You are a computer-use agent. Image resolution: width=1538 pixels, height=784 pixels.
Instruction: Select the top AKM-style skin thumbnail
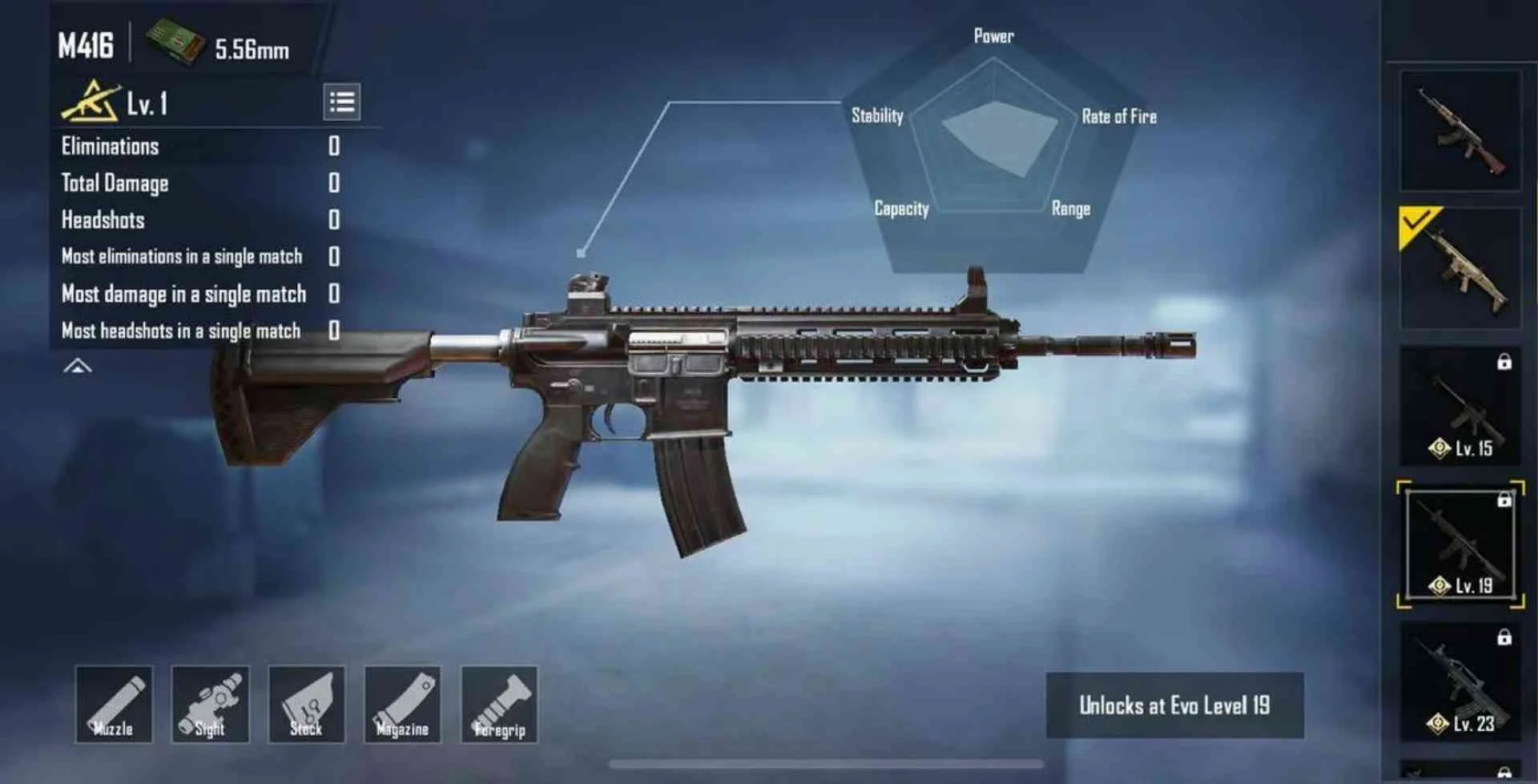tap(1459, 128)
